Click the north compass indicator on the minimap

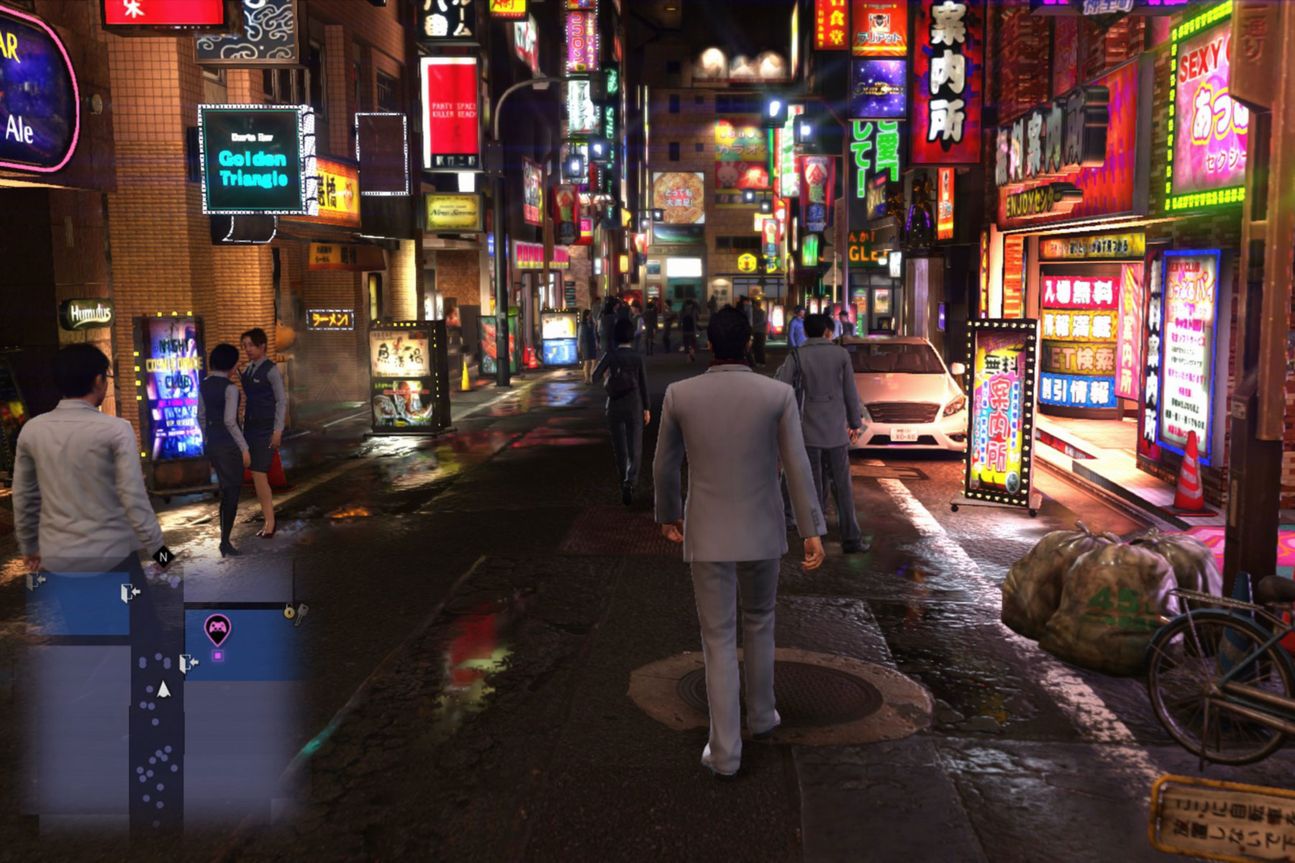[163, 556]
